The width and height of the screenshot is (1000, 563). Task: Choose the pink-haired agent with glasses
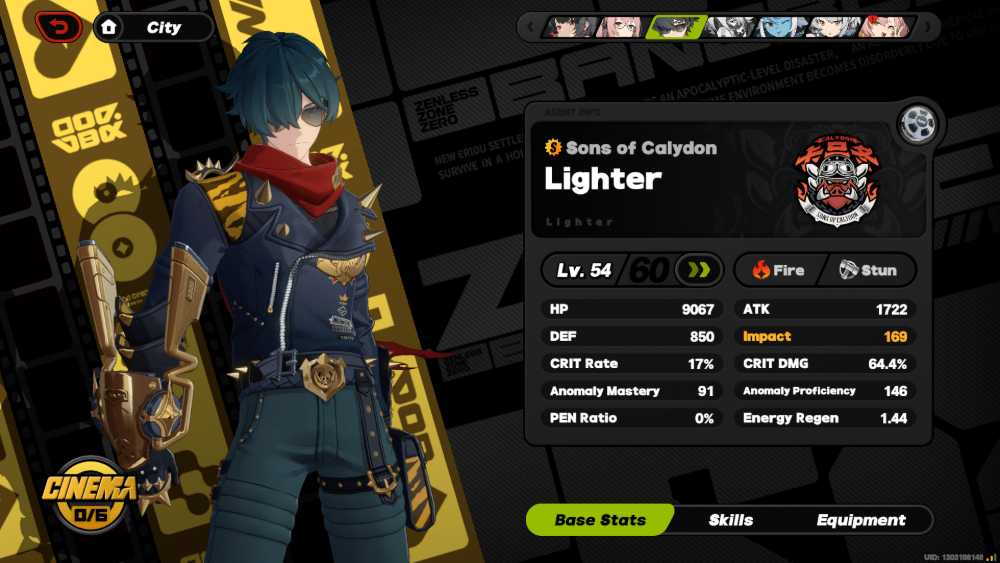coord(621,27)
